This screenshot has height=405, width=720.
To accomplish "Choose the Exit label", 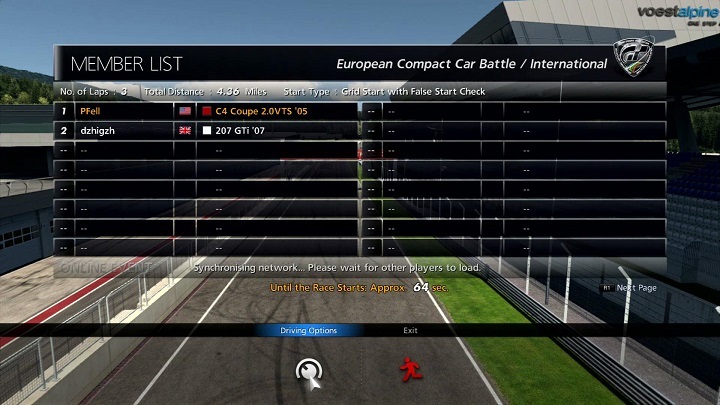I will (410, 331).
